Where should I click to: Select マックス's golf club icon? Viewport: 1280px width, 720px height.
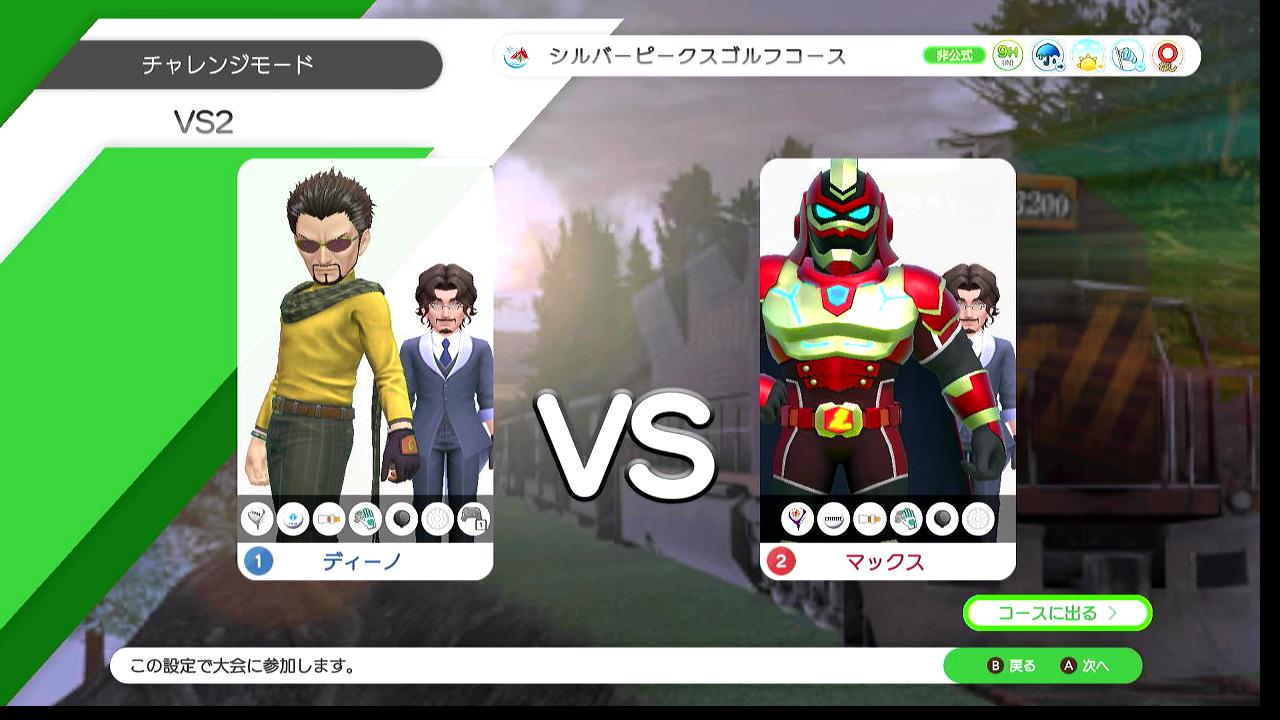click(797, 519)
